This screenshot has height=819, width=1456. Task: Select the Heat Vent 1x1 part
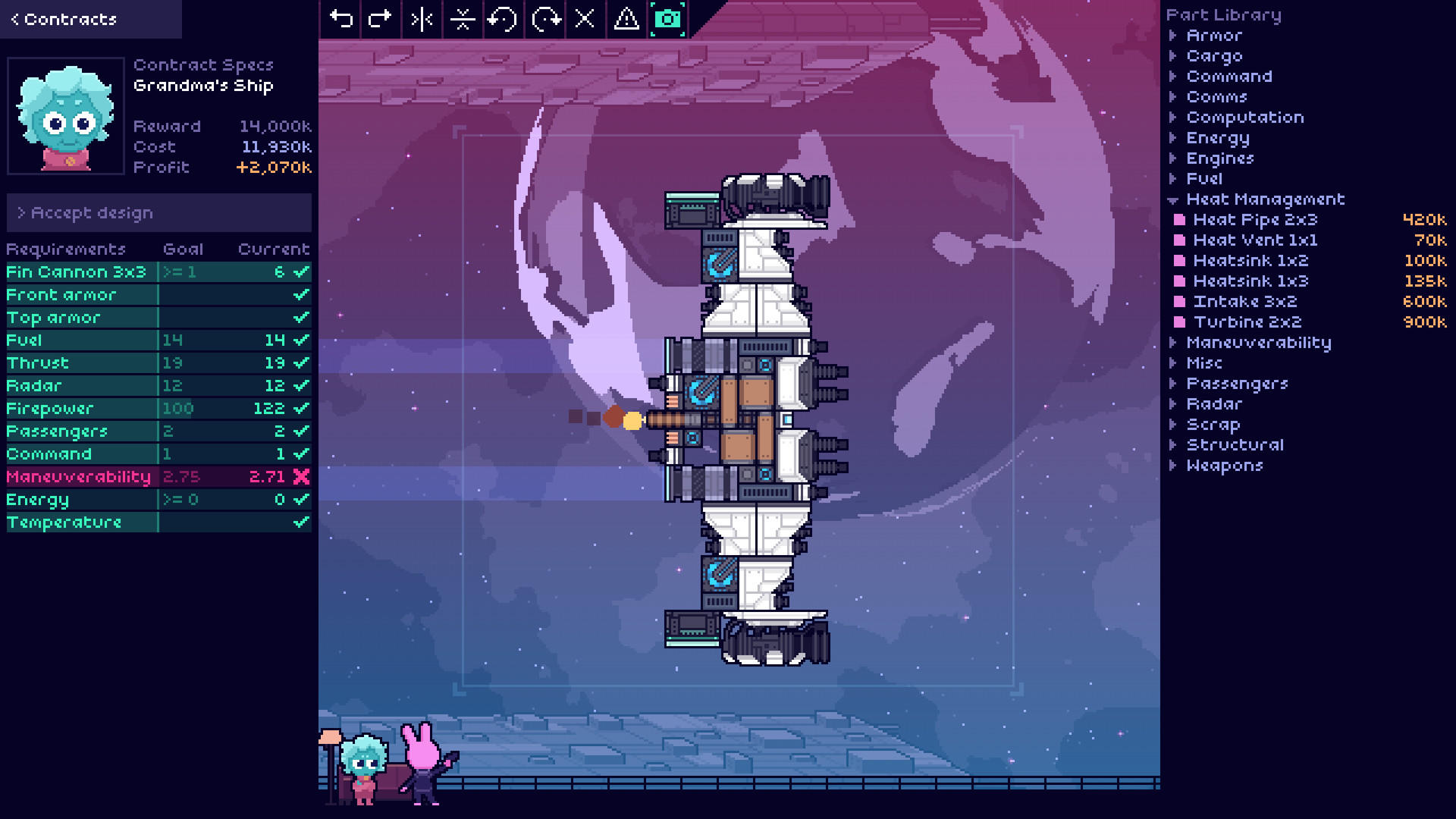click(1256, 240)
